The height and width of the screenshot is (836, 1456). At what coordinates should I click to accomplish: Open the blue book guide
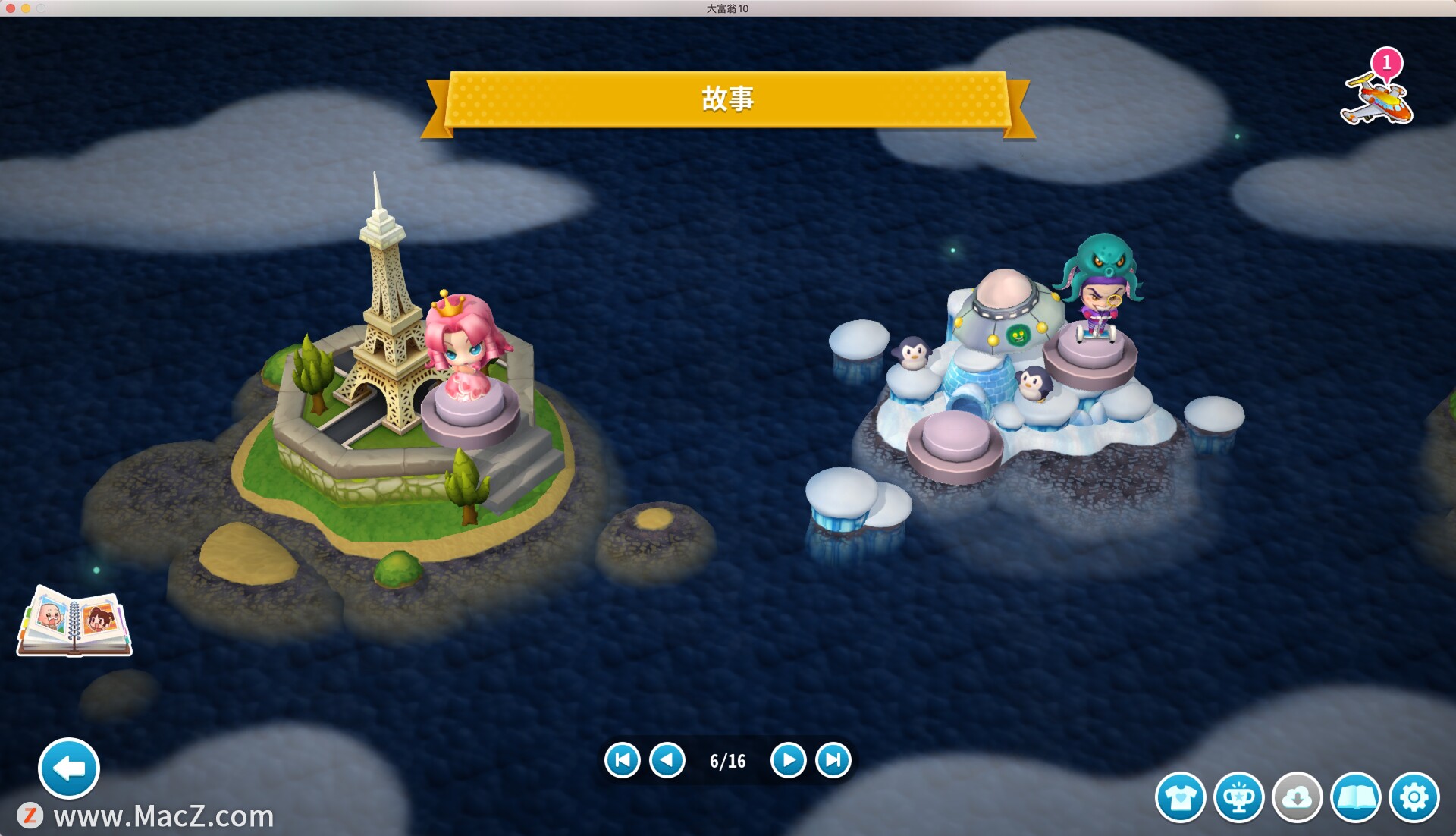1355,797
